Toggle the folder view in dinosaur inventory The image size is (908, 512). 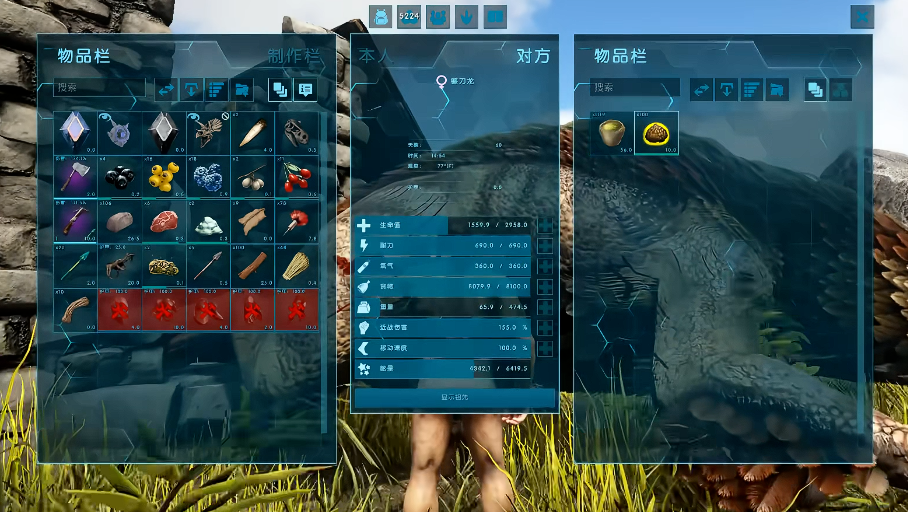coord(777,89)
